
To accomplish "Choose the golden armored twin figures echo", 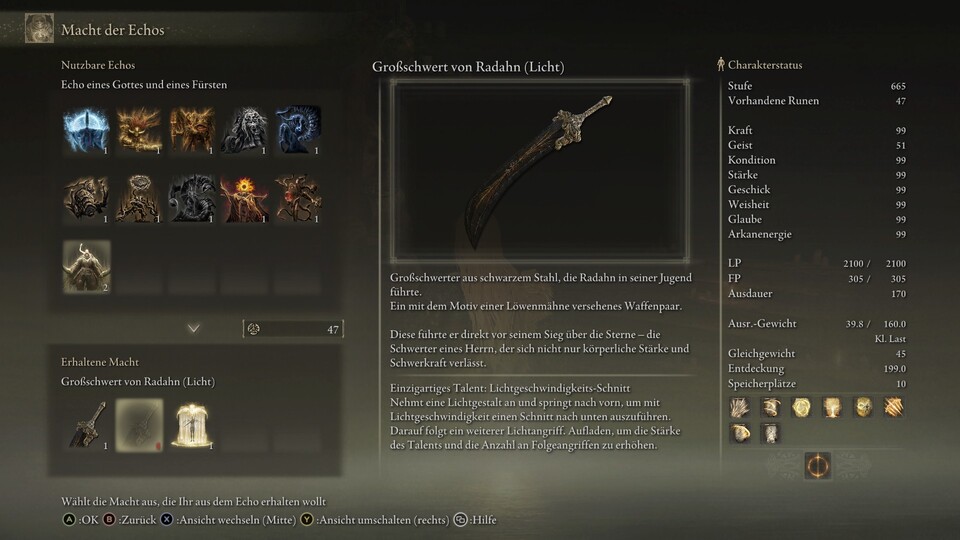I will (192, 129).
